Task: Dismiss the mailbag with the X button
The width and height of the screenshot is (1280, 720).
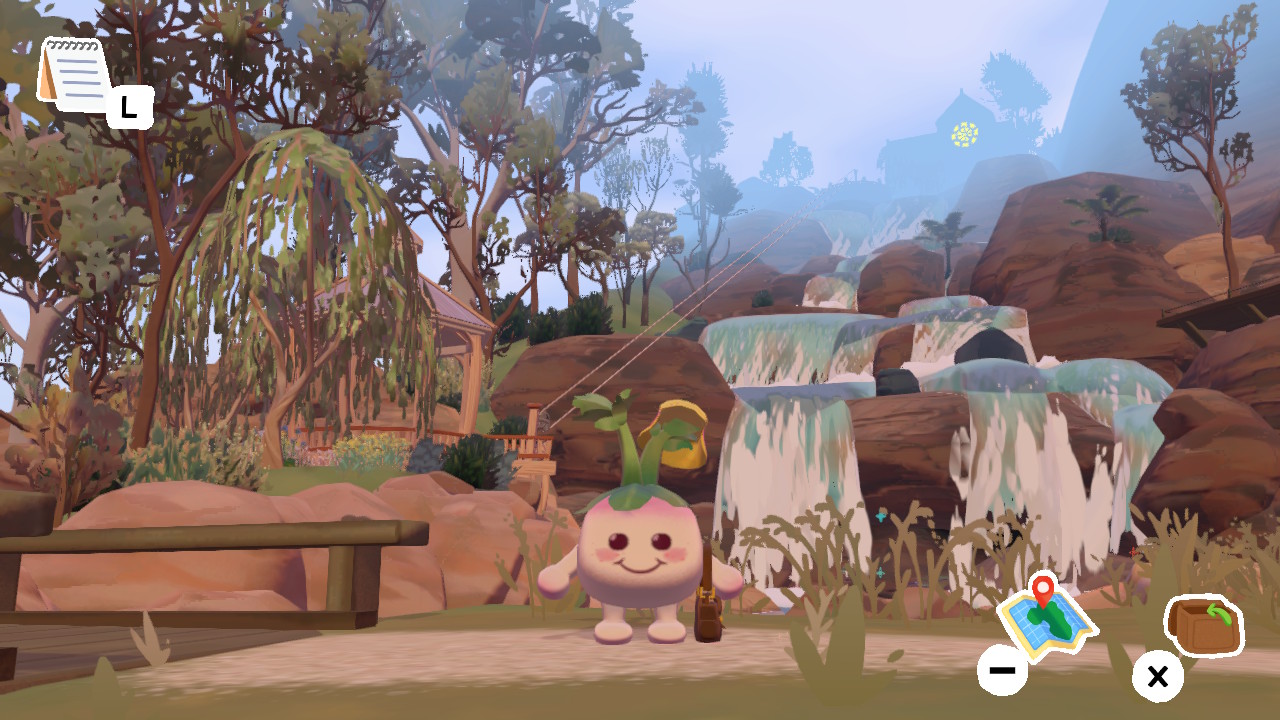Action: (x=1157, y=677)
